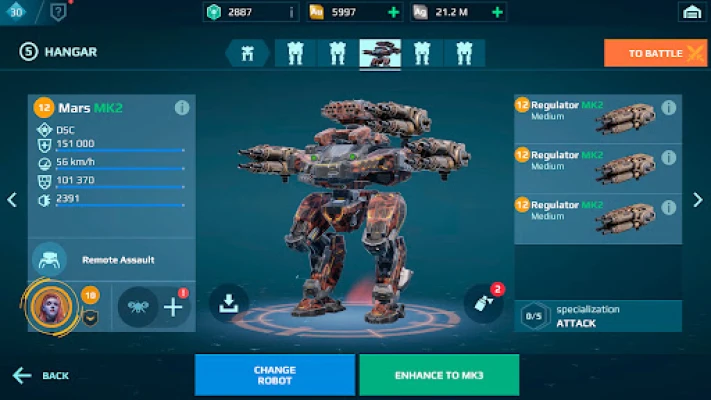
Task: Open the pilot portrait
Action: (48, 306)
